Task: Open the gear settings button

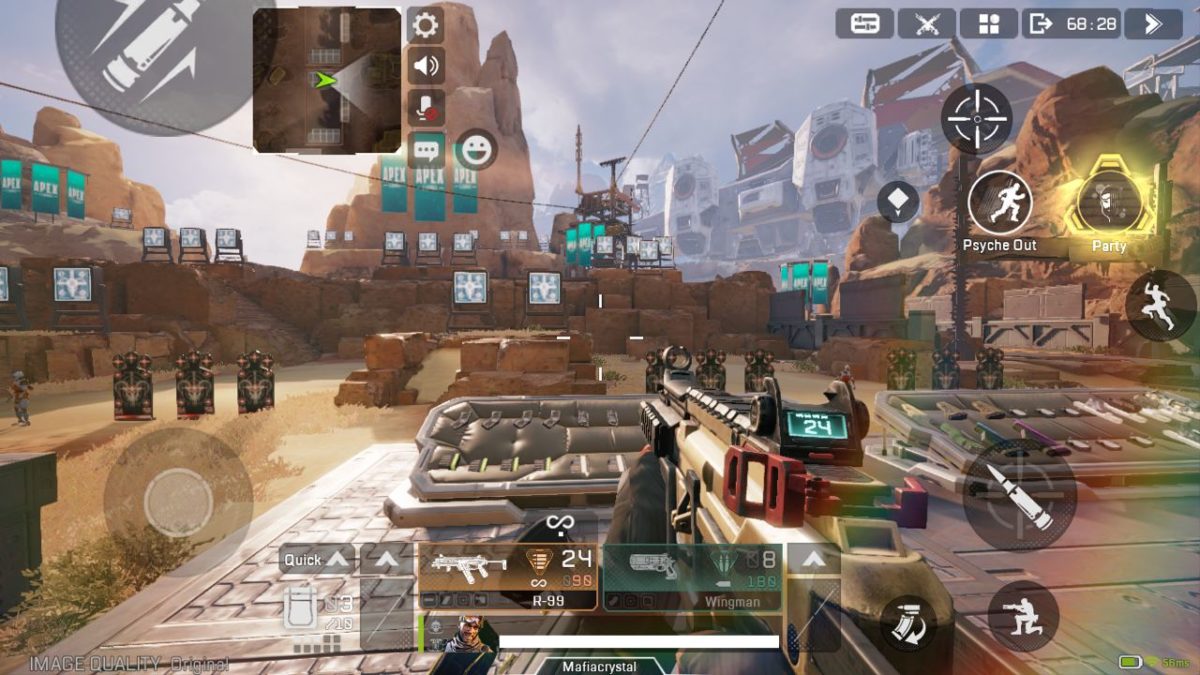Action: pos(425,25)
